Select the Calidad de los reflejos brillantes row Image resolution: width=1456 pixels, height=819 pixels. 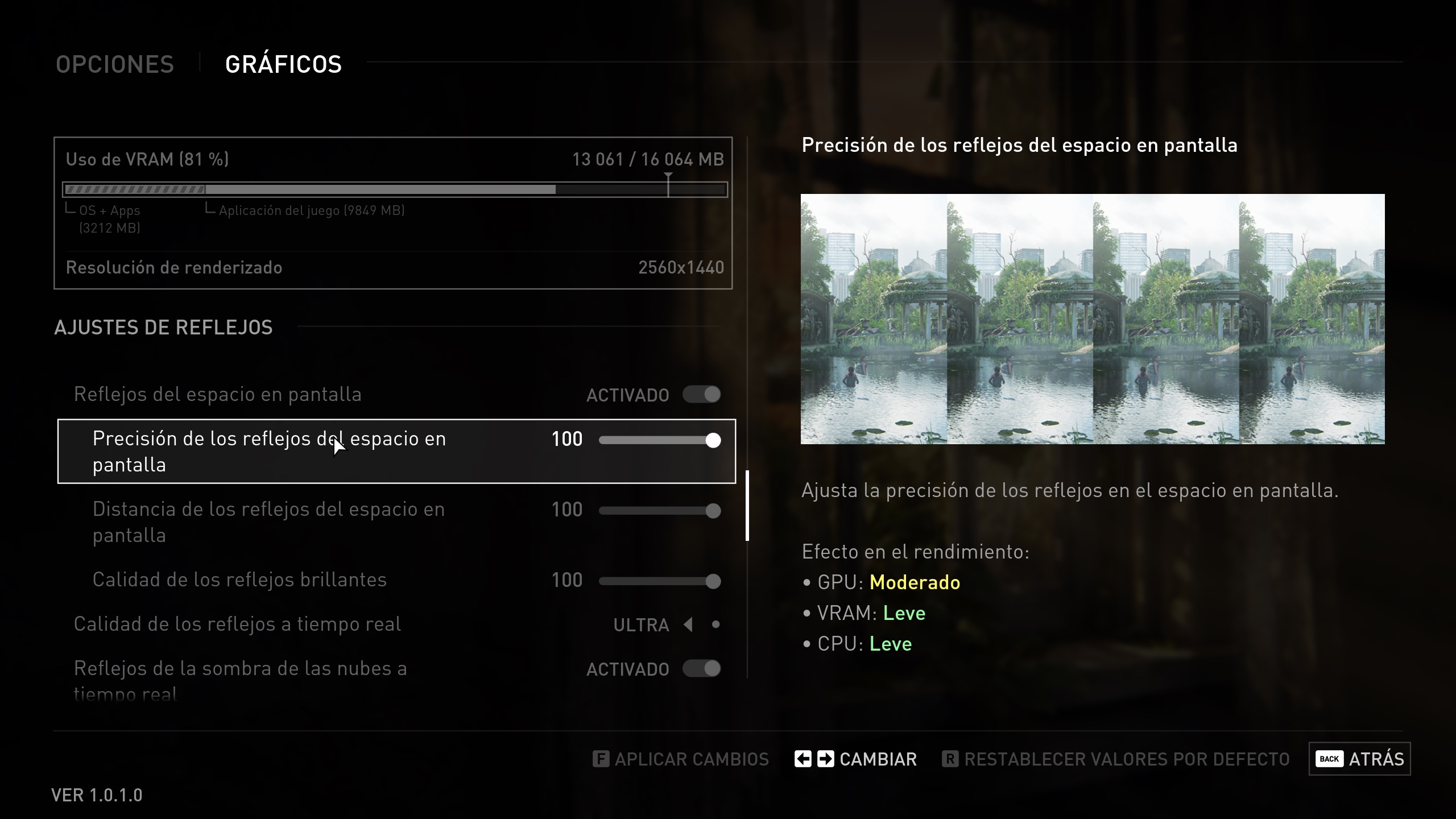tap(239, 580)
